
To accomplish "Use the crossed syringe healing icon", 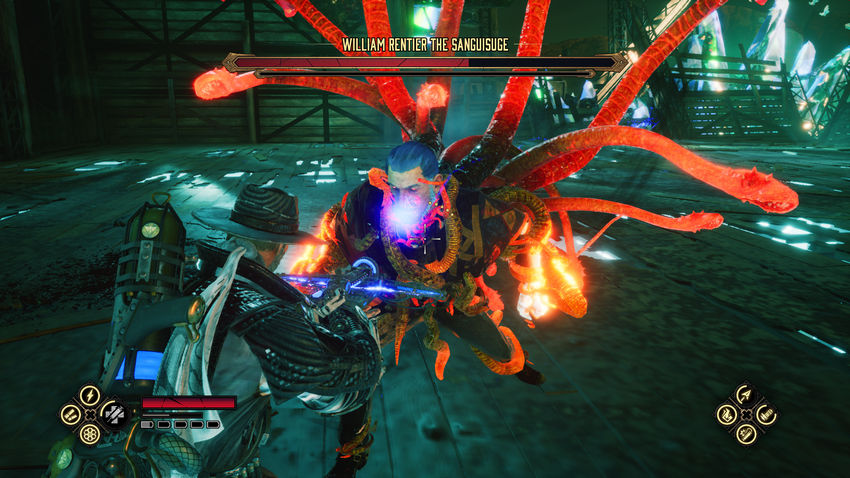I will pos(113,414).
